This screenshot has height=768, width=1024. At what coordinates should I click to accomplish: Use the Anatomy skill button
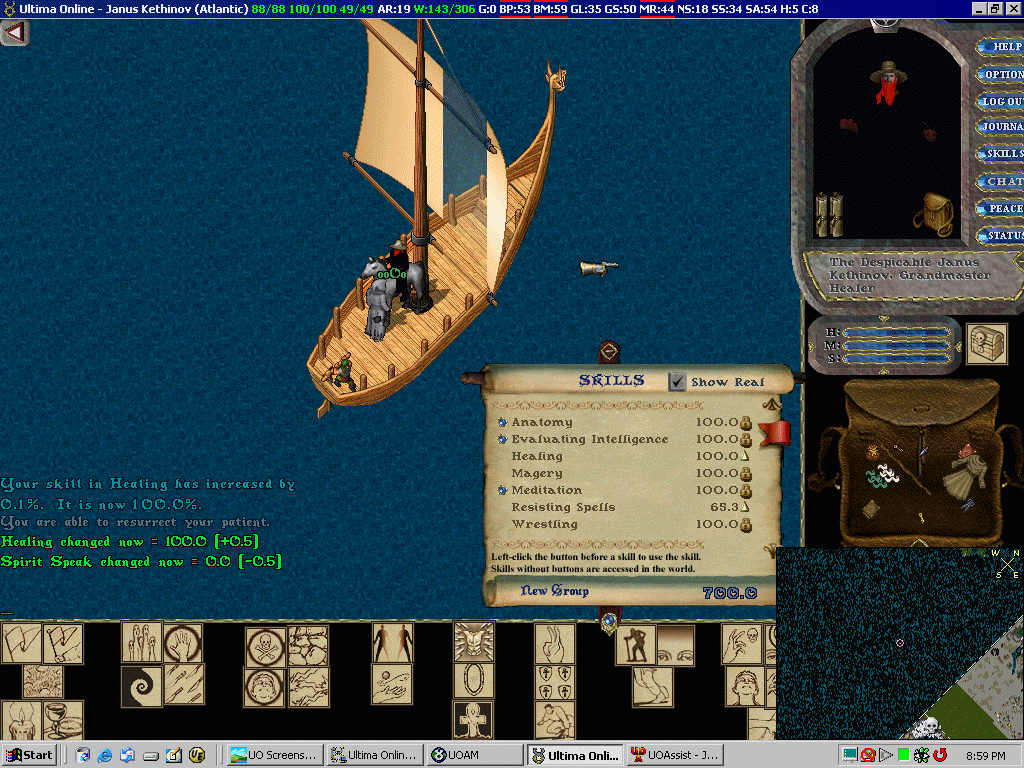pos(502,423)
